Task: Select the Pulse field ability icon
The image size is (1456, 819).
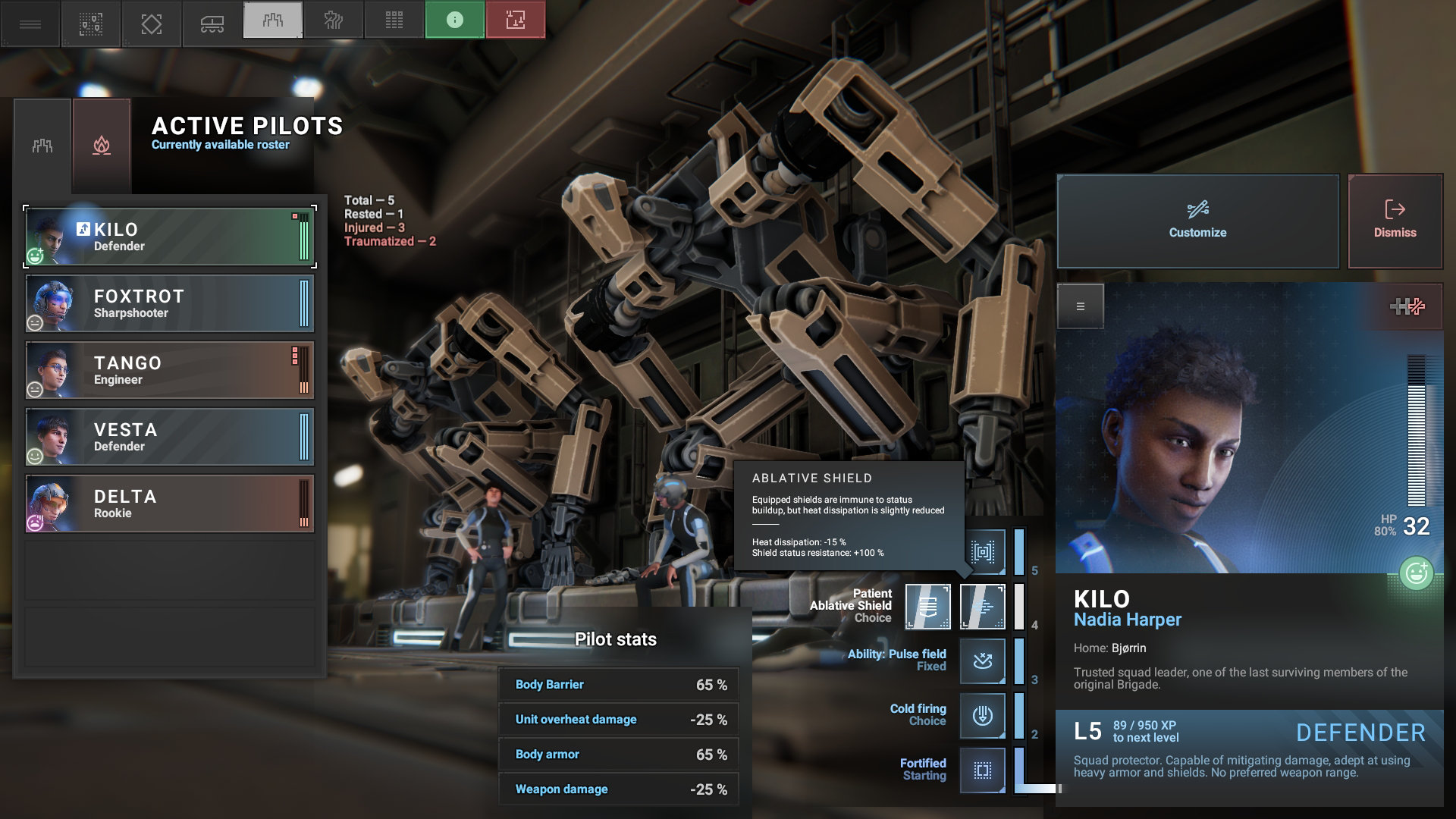Action: click(982, 661)
